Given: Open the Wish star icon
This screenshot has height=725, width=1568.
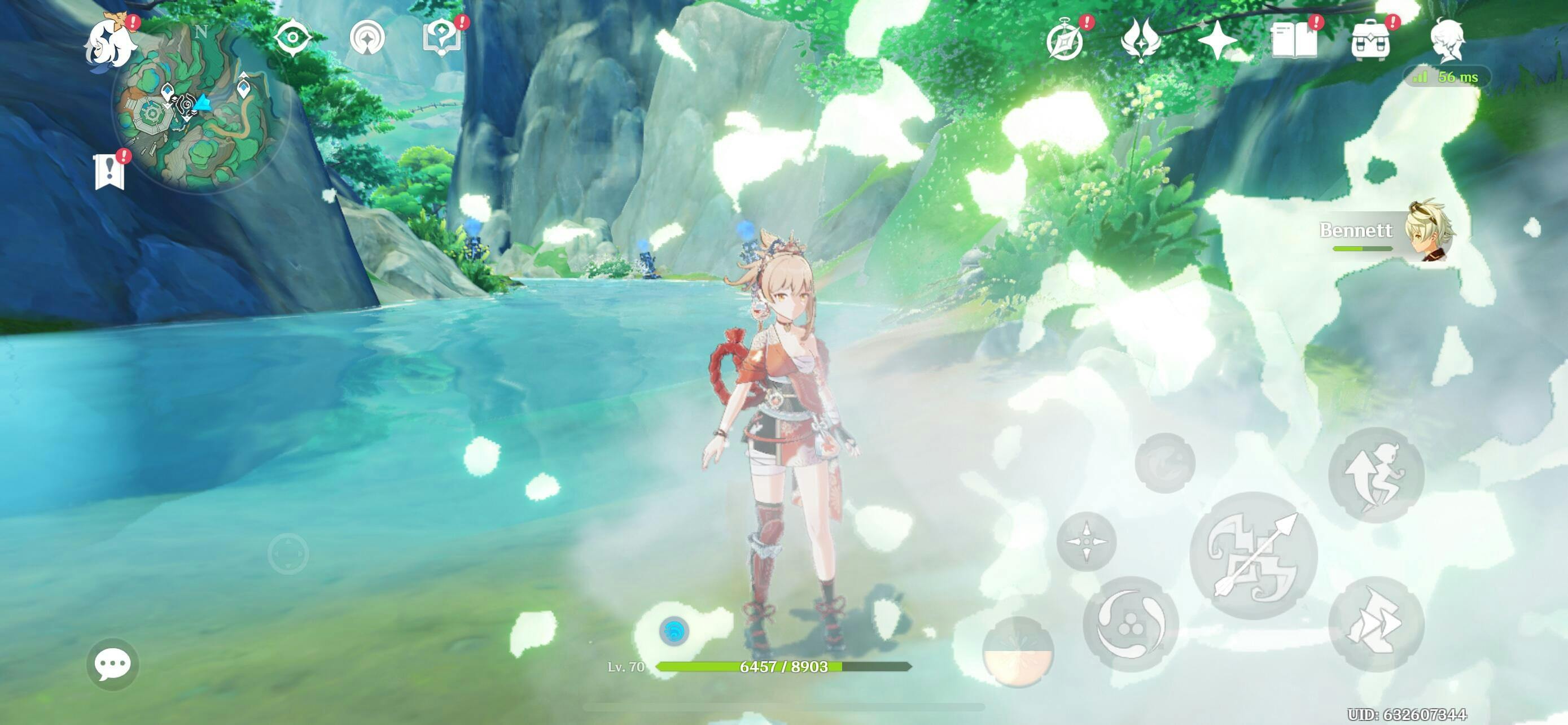Looking at the screenshot, I should click(x=1217, y=41).
